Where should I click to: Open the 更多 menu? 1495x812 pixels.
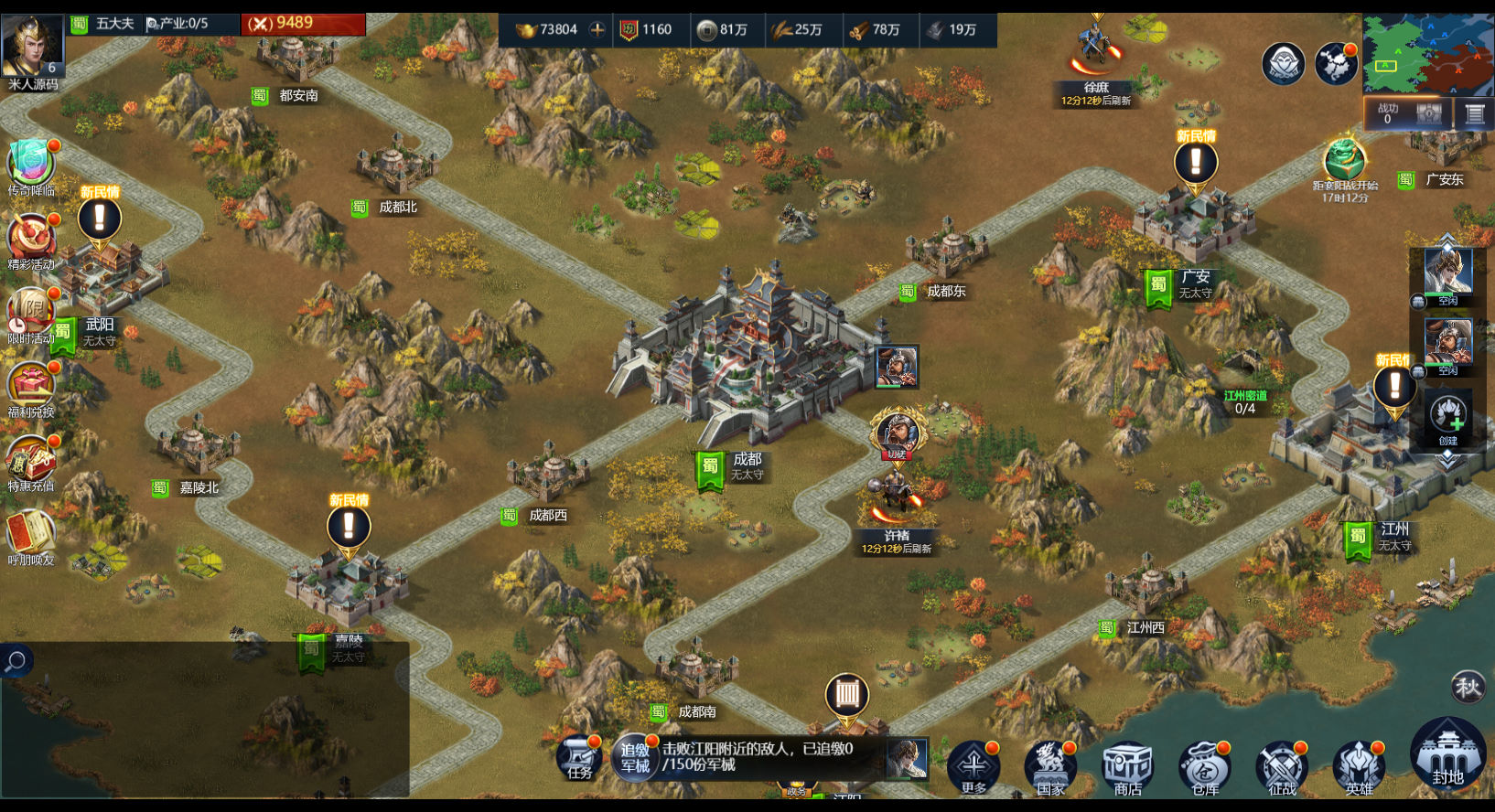pos(973,766)
